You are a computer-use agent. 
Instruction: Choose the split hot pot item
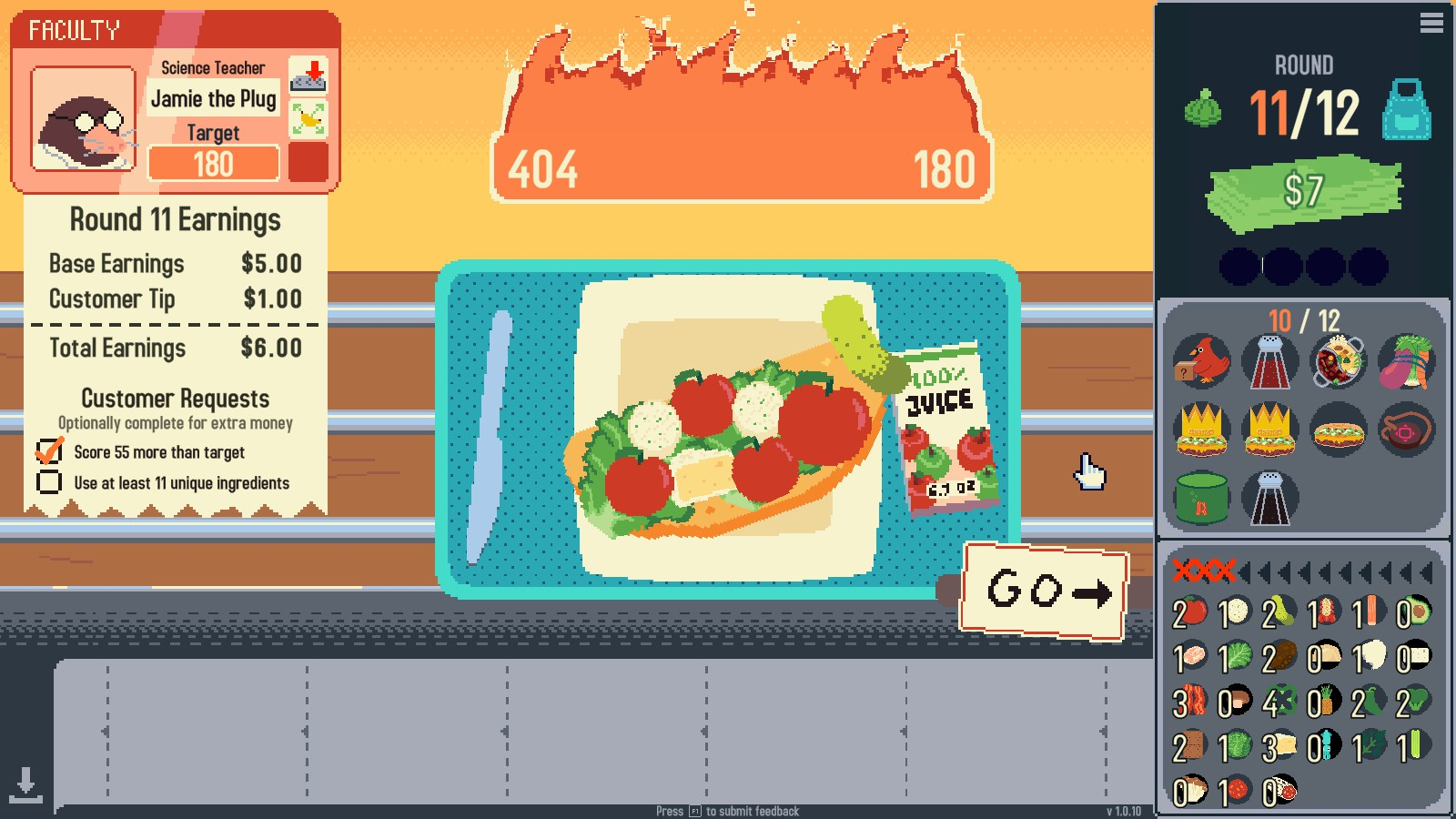point(1338,361)
